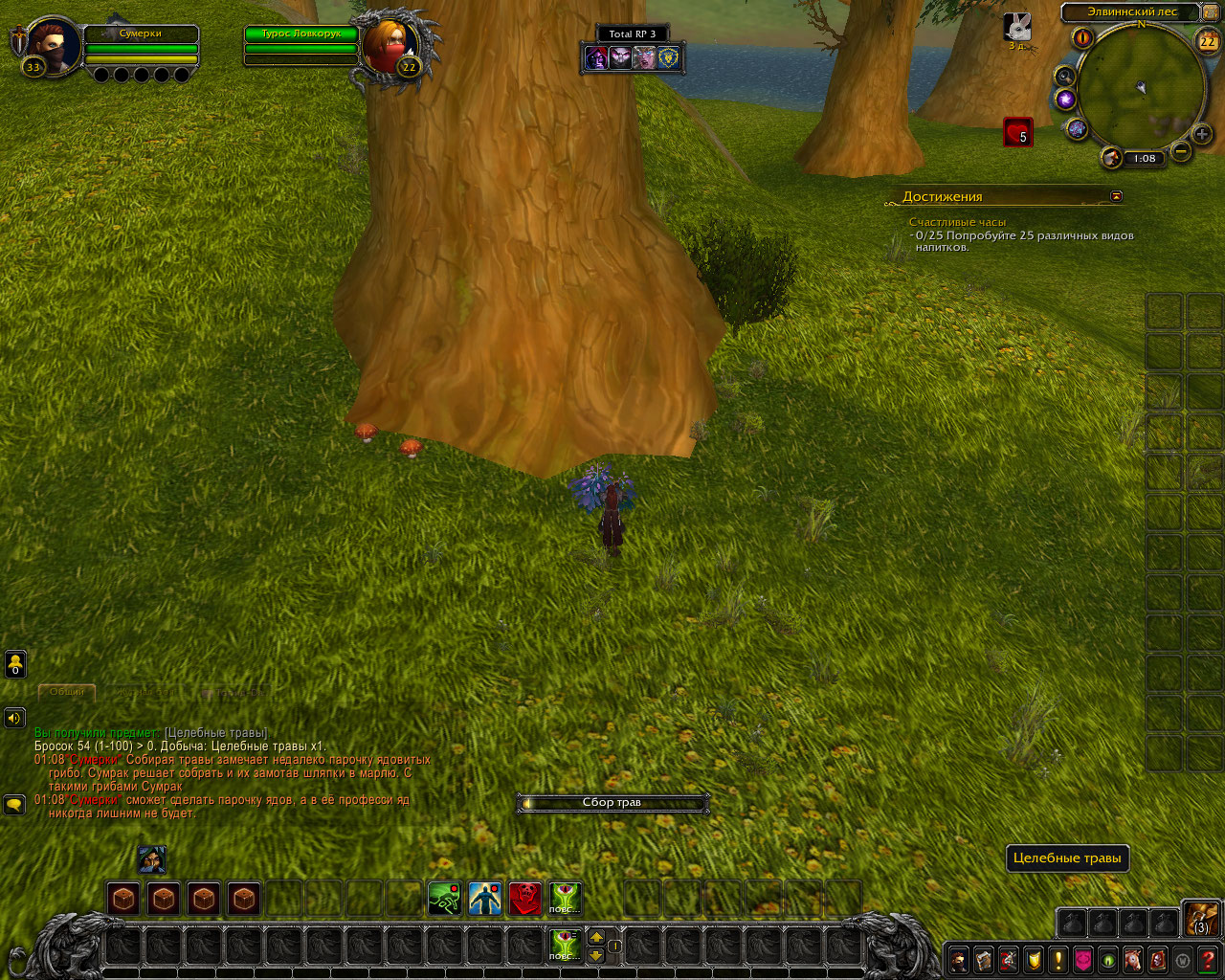Activate the green running figure ability
The height and width of the screenshot is (980, 1225).
tap(444, 899)
